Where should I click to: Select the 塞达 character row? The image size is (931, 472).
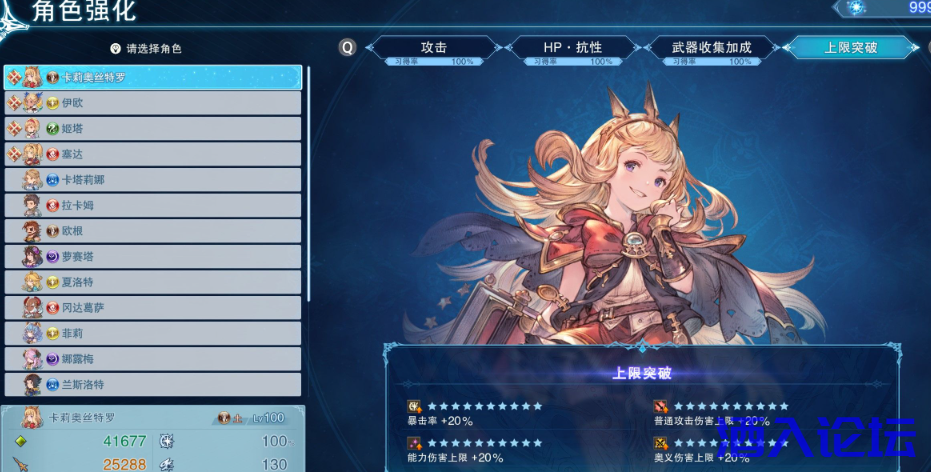tap(153, 154)
